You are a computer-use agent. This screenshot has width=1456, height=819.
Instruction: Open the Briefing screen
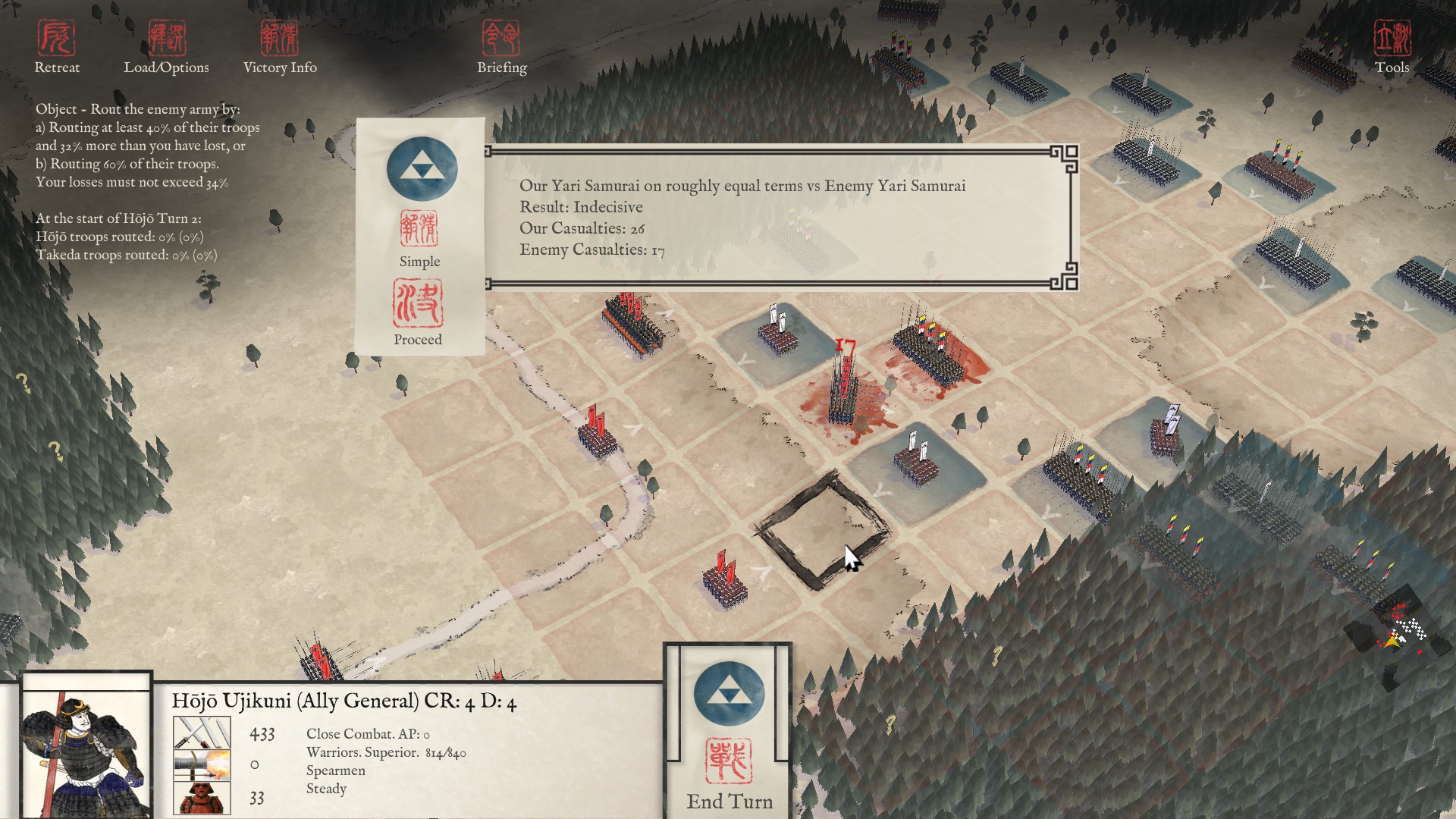[501, 47]
